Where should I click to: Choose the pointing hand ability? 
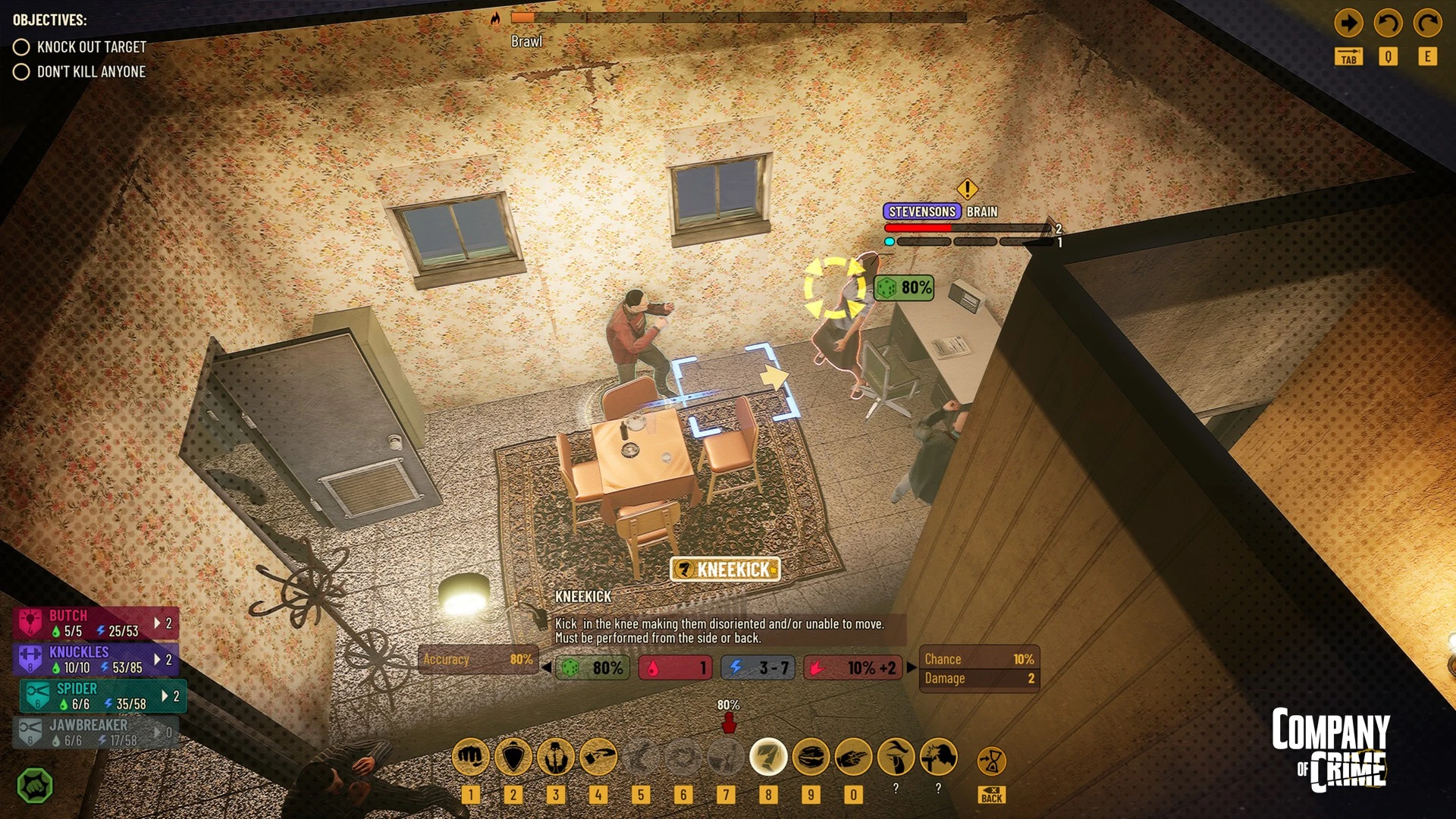(853, 757)
